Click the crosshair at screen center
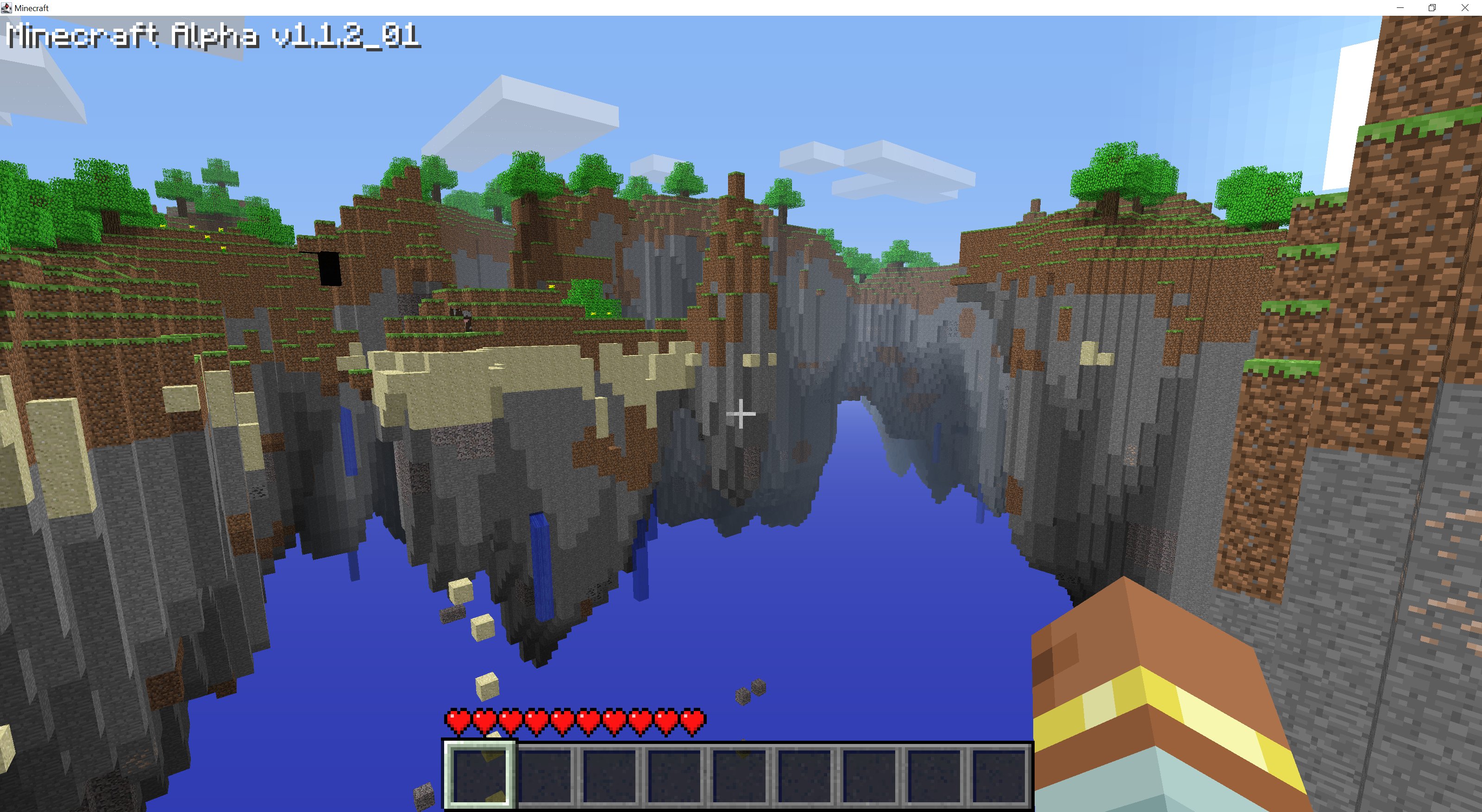Viewport: 1482px width, 812px height. pyautogui.click(x=741, y=413)
